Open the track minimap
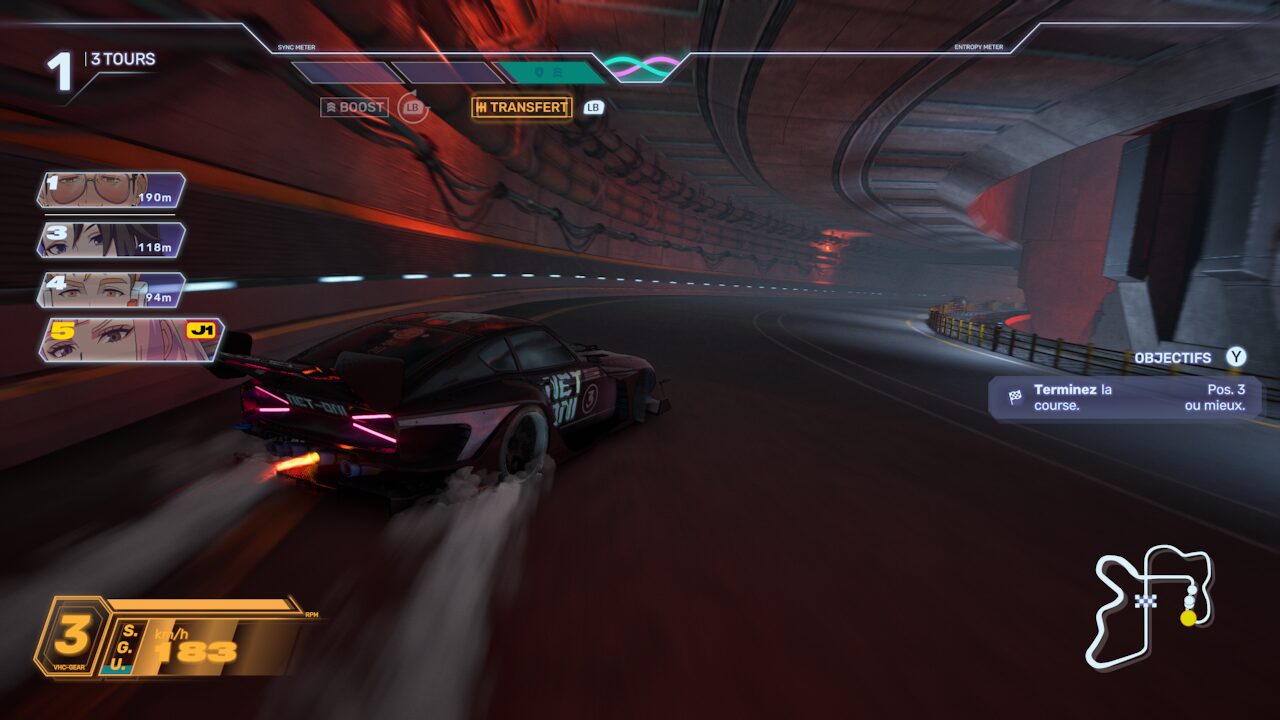 tap(1149, 604)
